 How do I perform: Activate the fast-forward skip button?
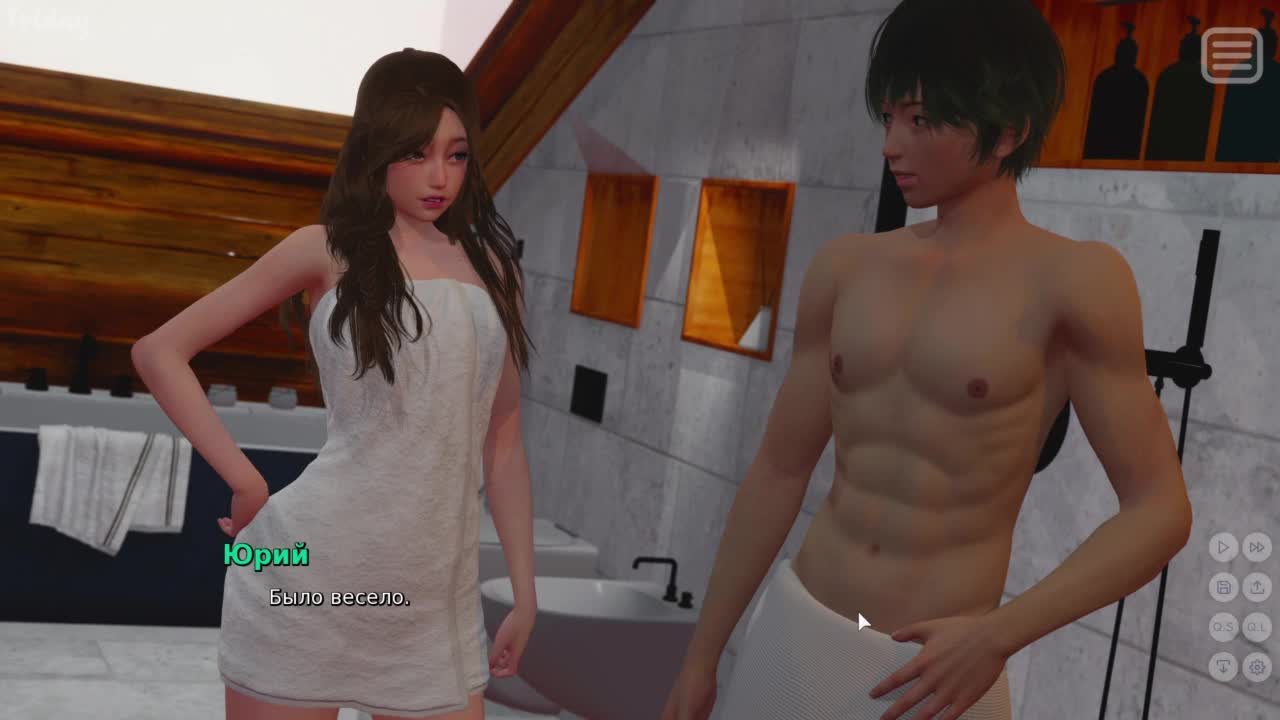(1257, 547)
